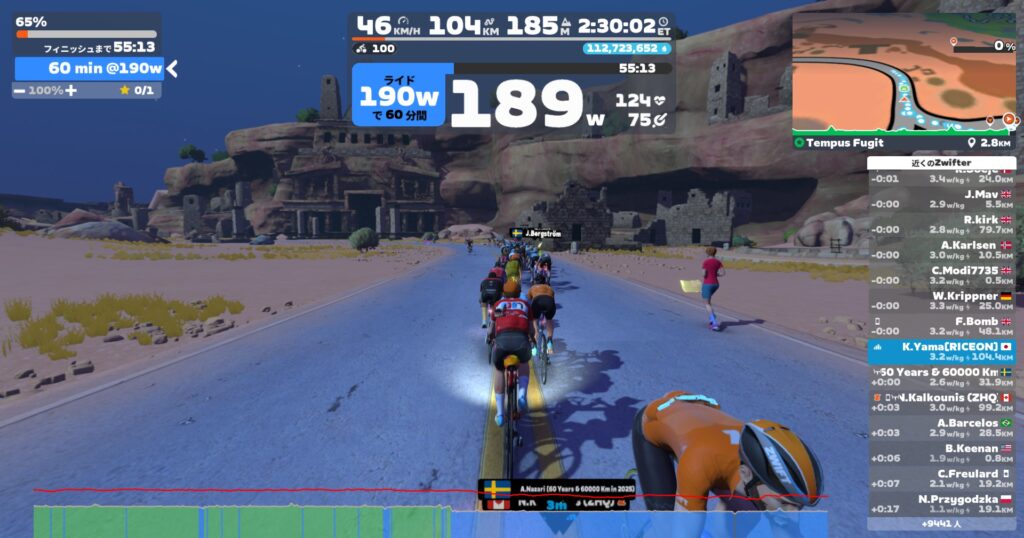Image resolution: width=1024 pixels, height=538 pixels.
Task: Choose N.Przygodzka from the nearby list
Action: (941, 503)
